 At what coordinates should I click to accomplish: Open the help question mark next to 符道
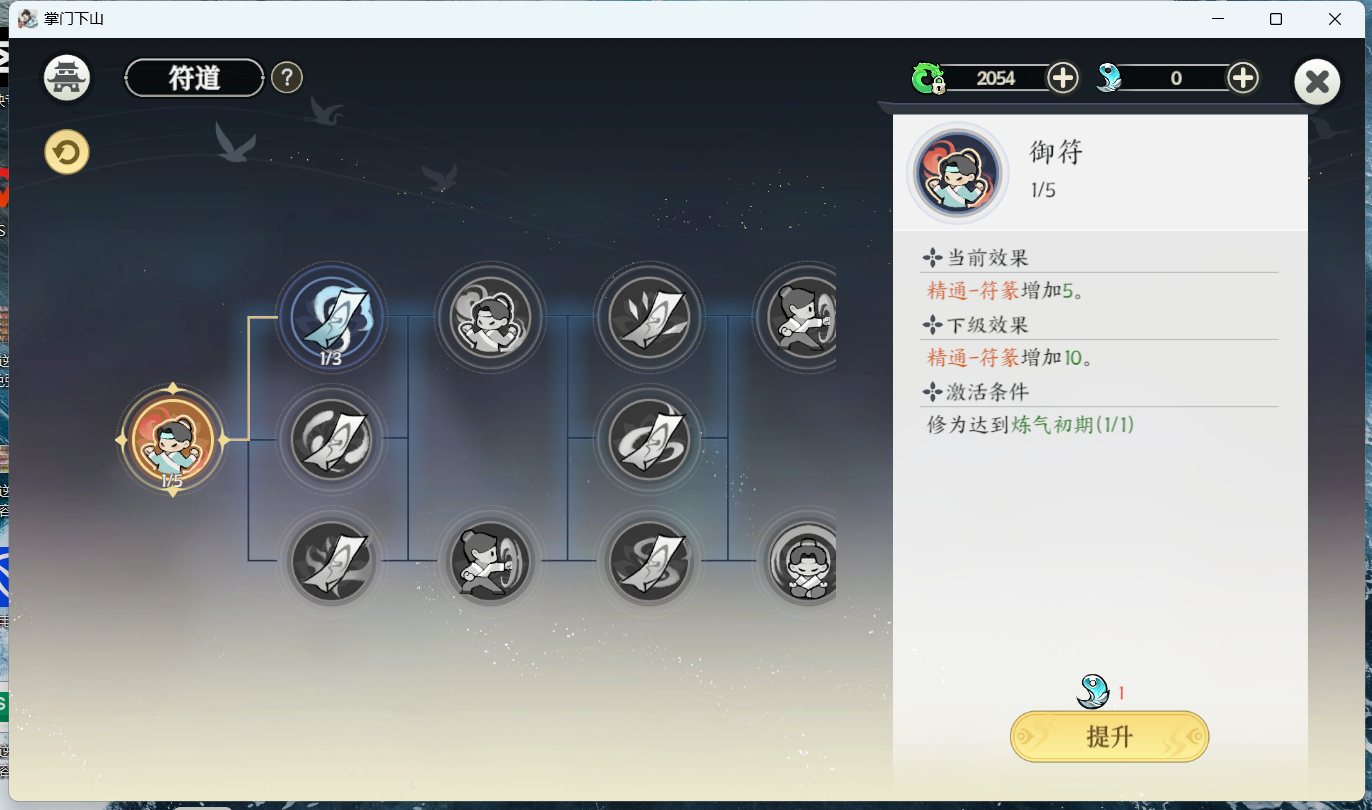(287, 77)
